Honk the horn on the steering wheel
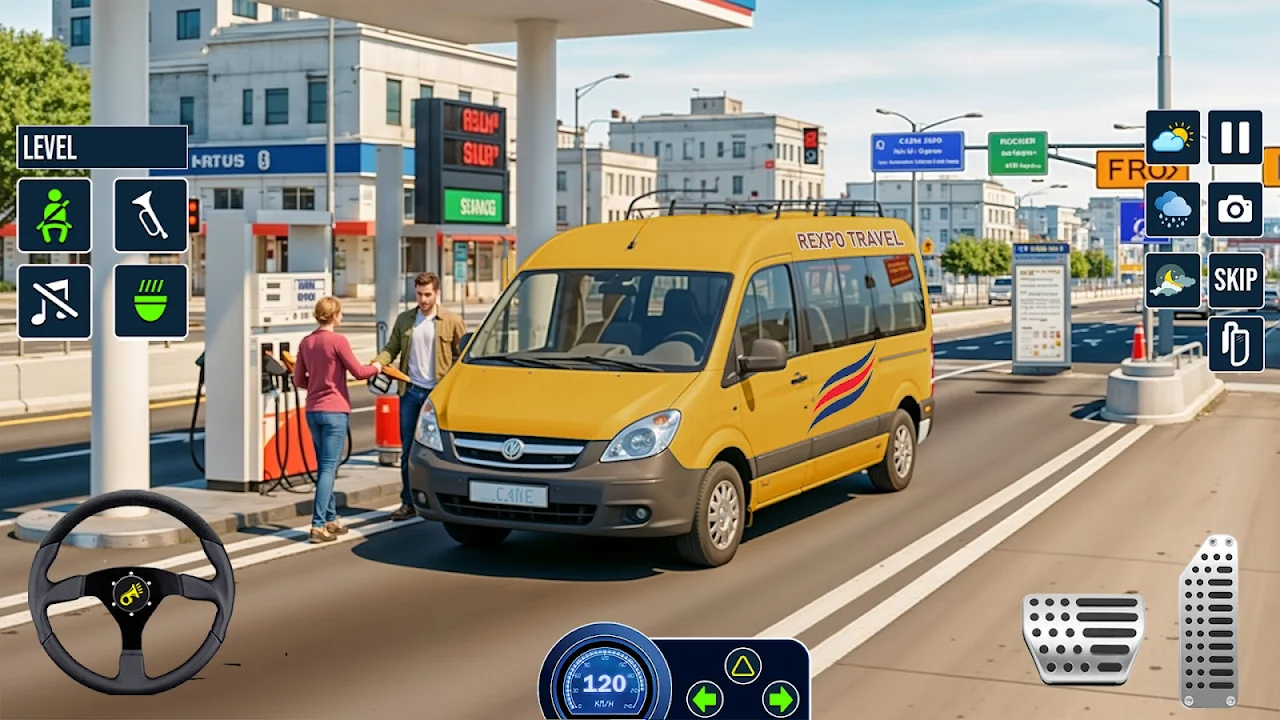This screenshot has height=720, width=1280. click(x=130, y=594)
